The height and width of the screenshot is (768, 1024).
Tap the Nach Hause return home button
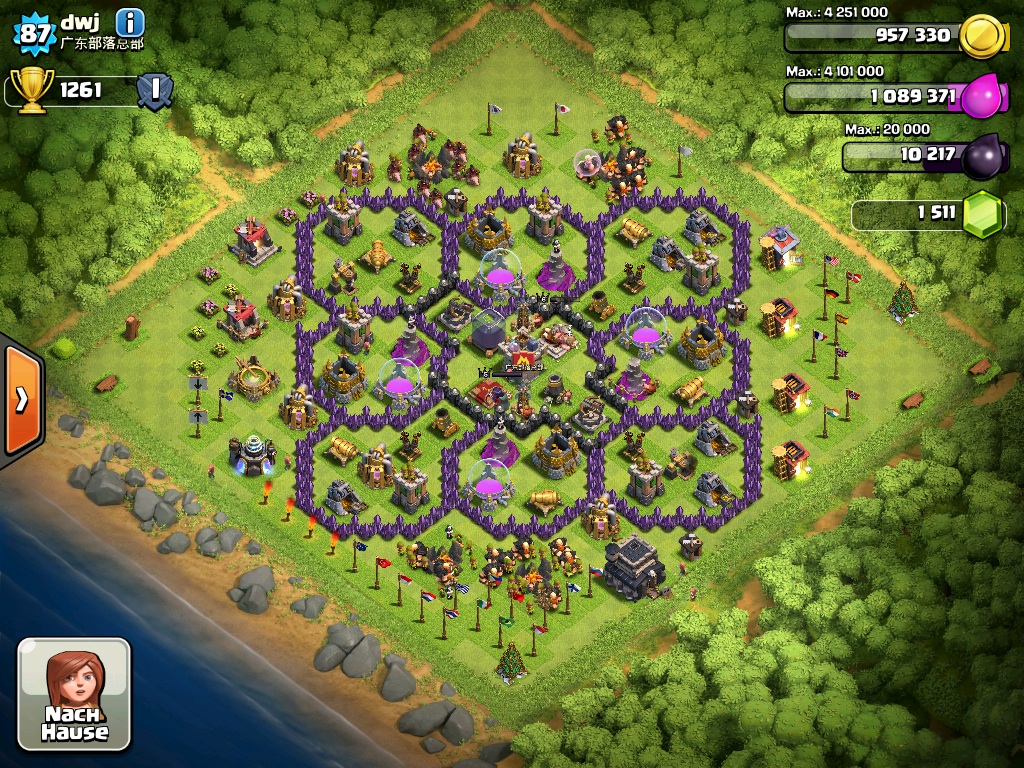[74, 694]
